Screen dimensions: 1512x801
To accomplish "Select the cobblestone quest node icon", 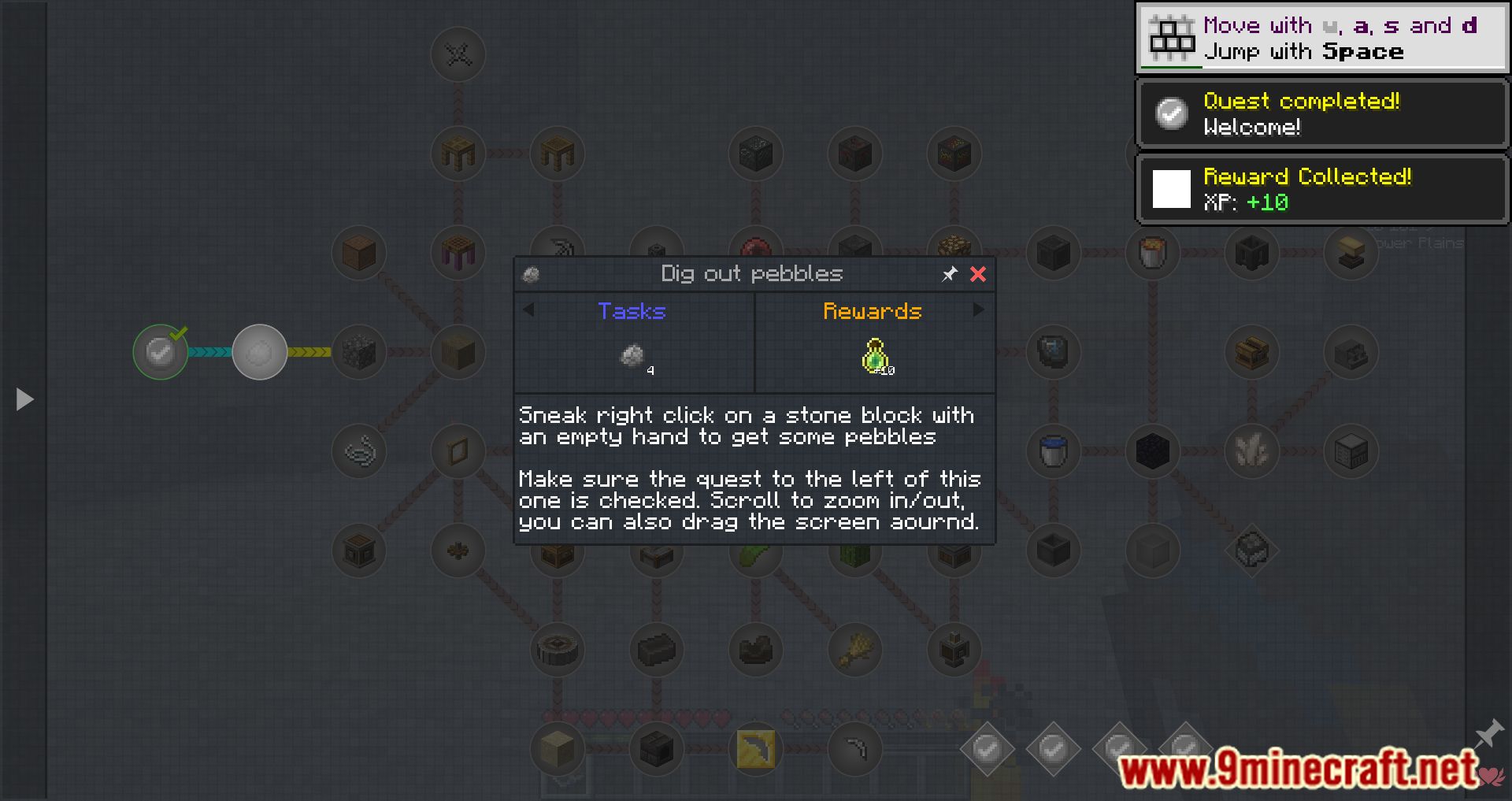I will point(358,352).
